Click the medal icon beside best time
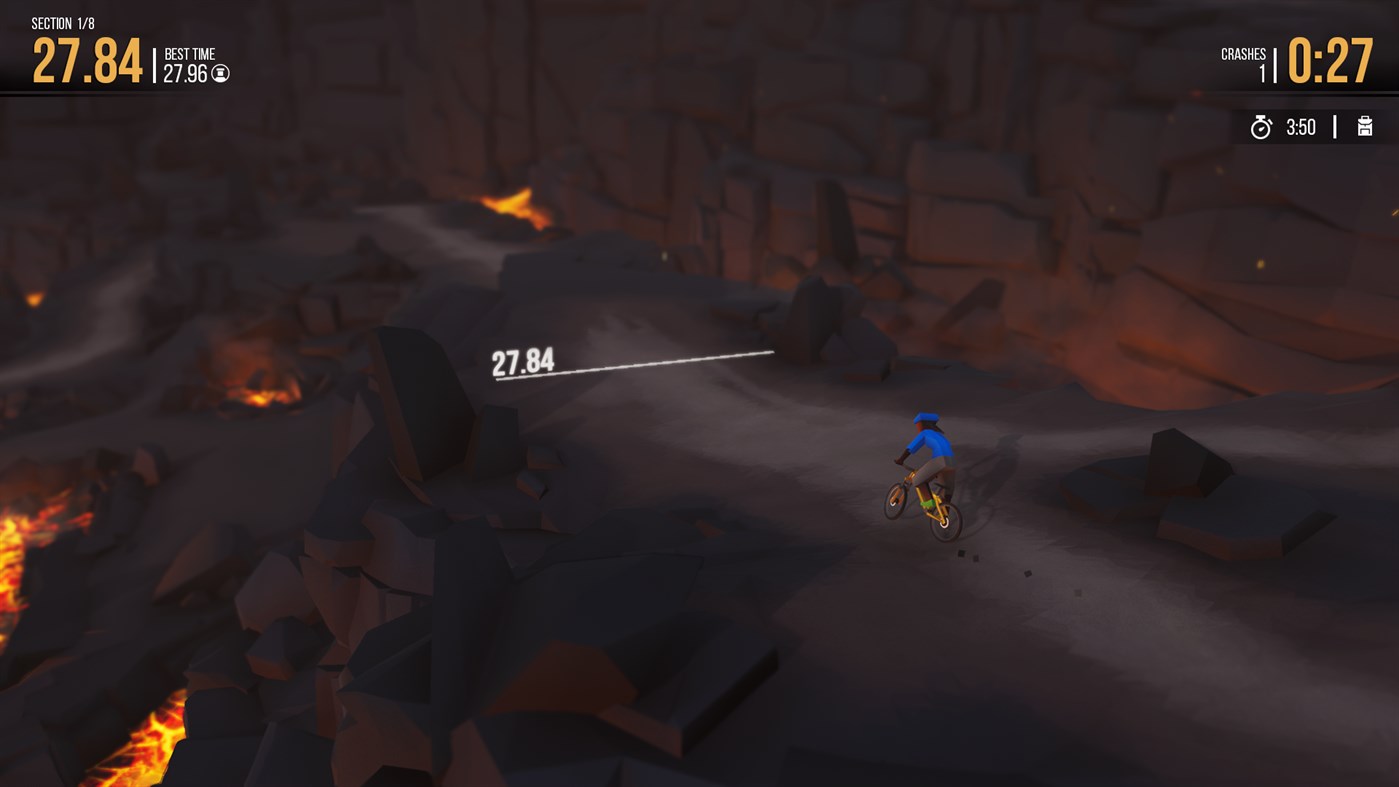 (221, 73)
